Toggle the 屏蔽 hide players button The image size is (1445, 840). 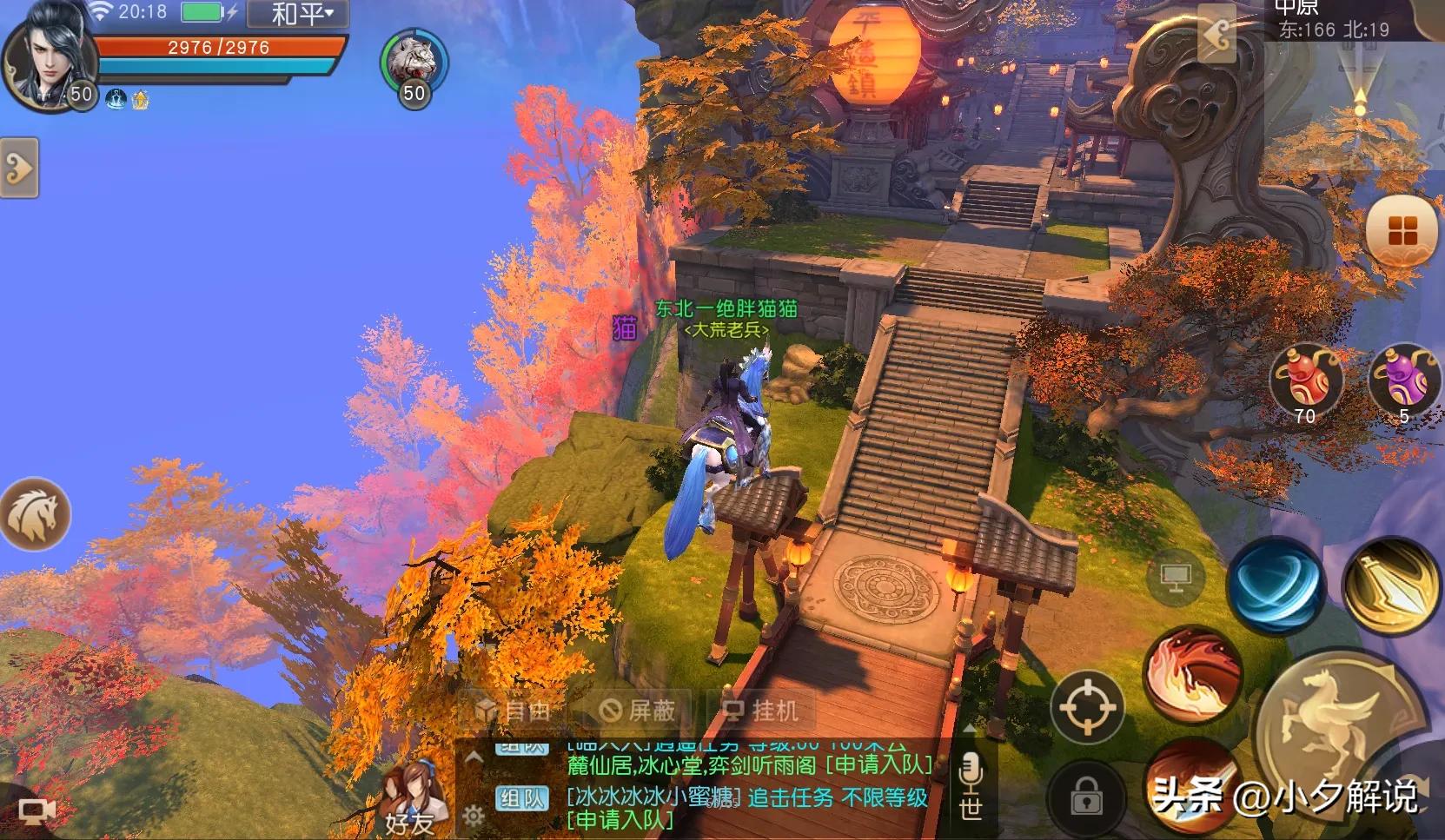coord(639,711)
